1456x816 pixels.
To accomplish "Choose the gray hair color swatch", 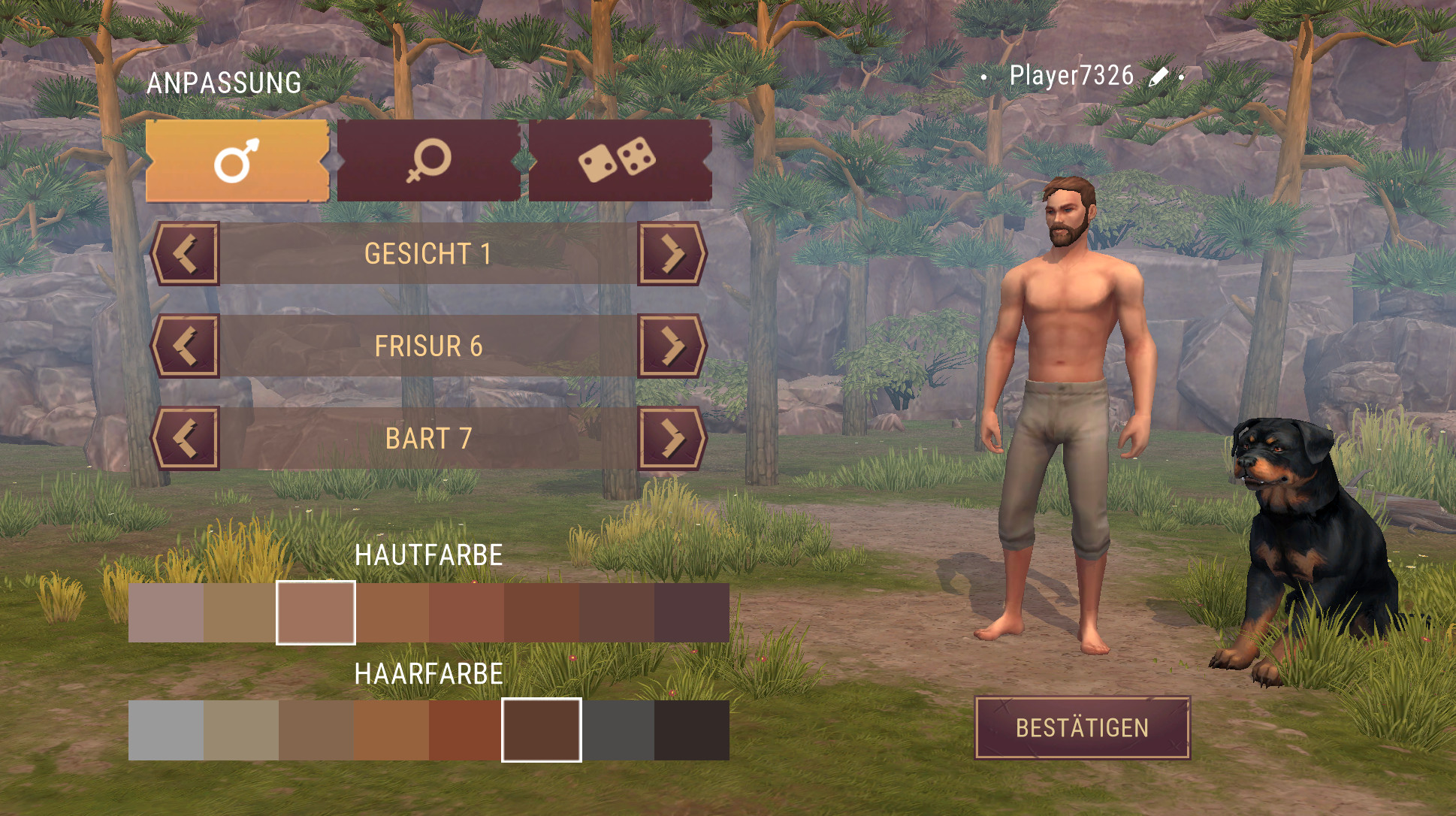I will pos(166,730).
